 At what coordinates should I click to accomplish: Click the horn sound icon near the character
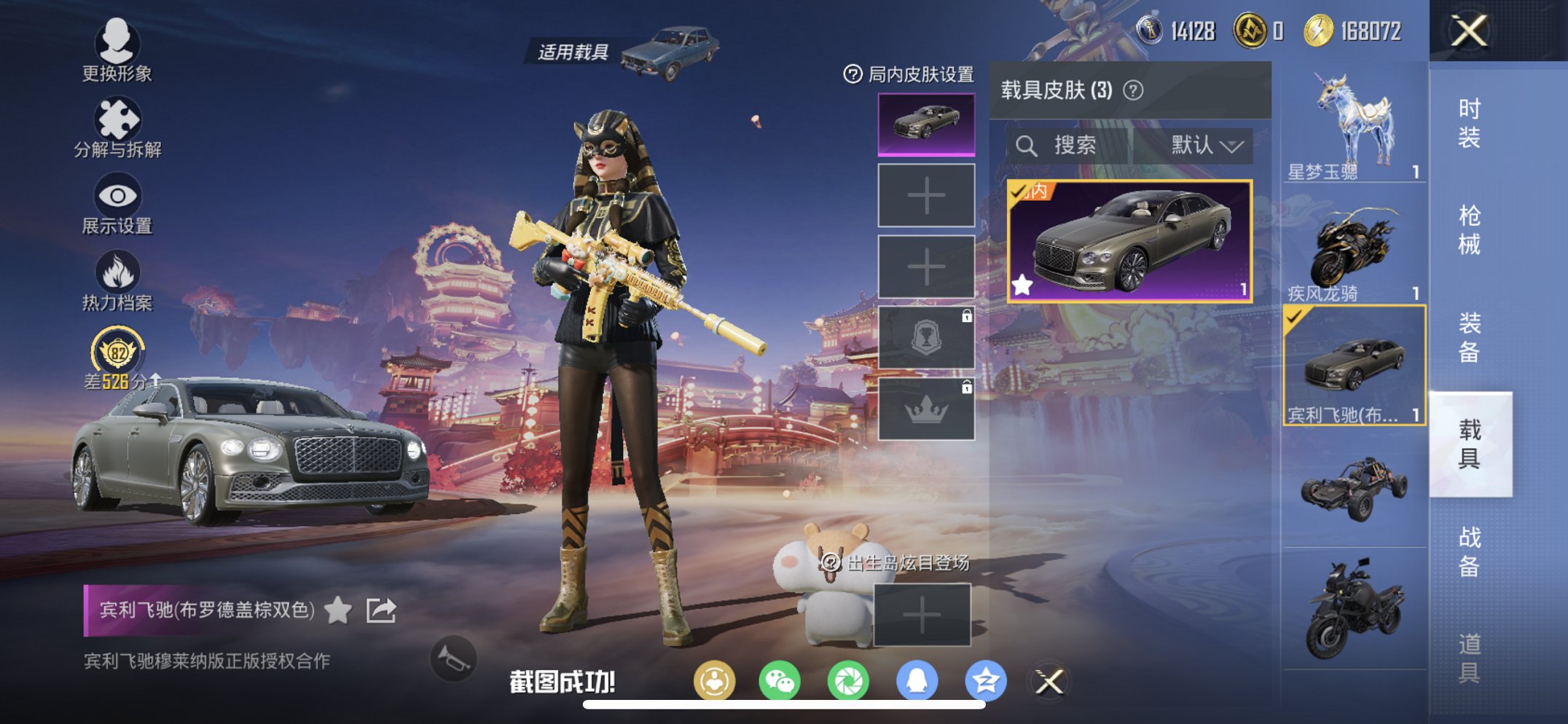(x=453, y=658)
